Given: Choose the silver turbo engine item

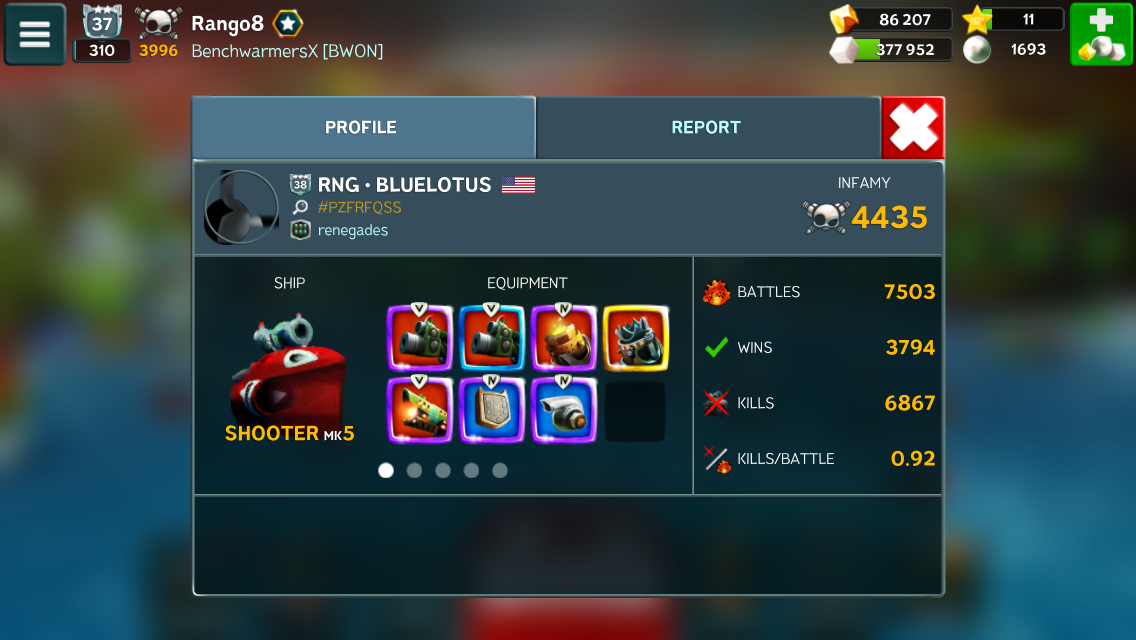Looking at the screenshot, I should 563,410.
